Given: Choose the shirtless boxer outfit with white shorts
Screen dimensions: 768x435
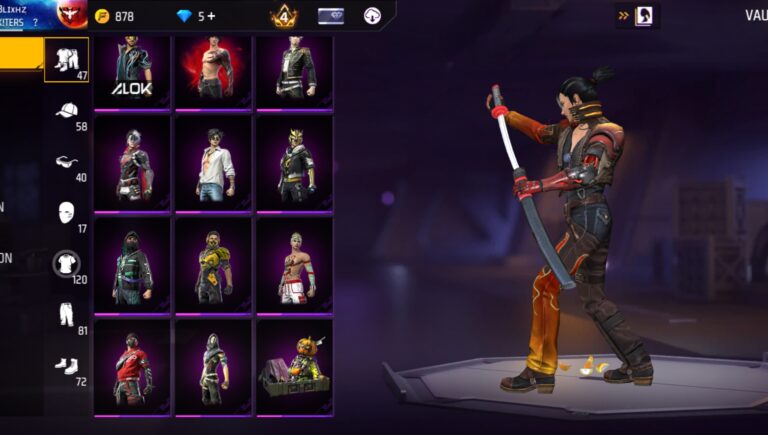Looking at the screenshot, I should pos(294,265).
